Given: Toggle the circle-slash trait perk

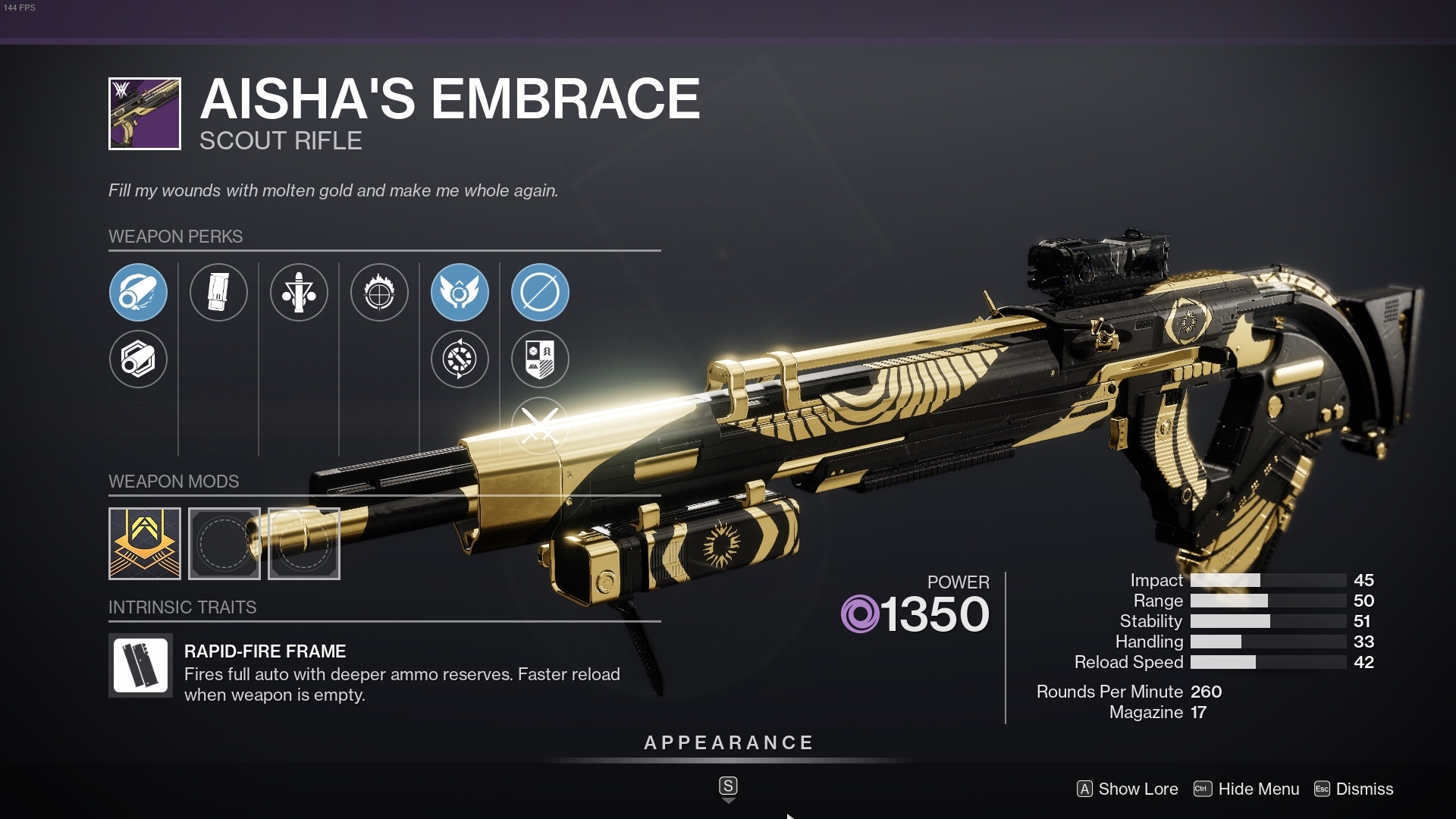Looking at the screenshot, I should point(540,292).
